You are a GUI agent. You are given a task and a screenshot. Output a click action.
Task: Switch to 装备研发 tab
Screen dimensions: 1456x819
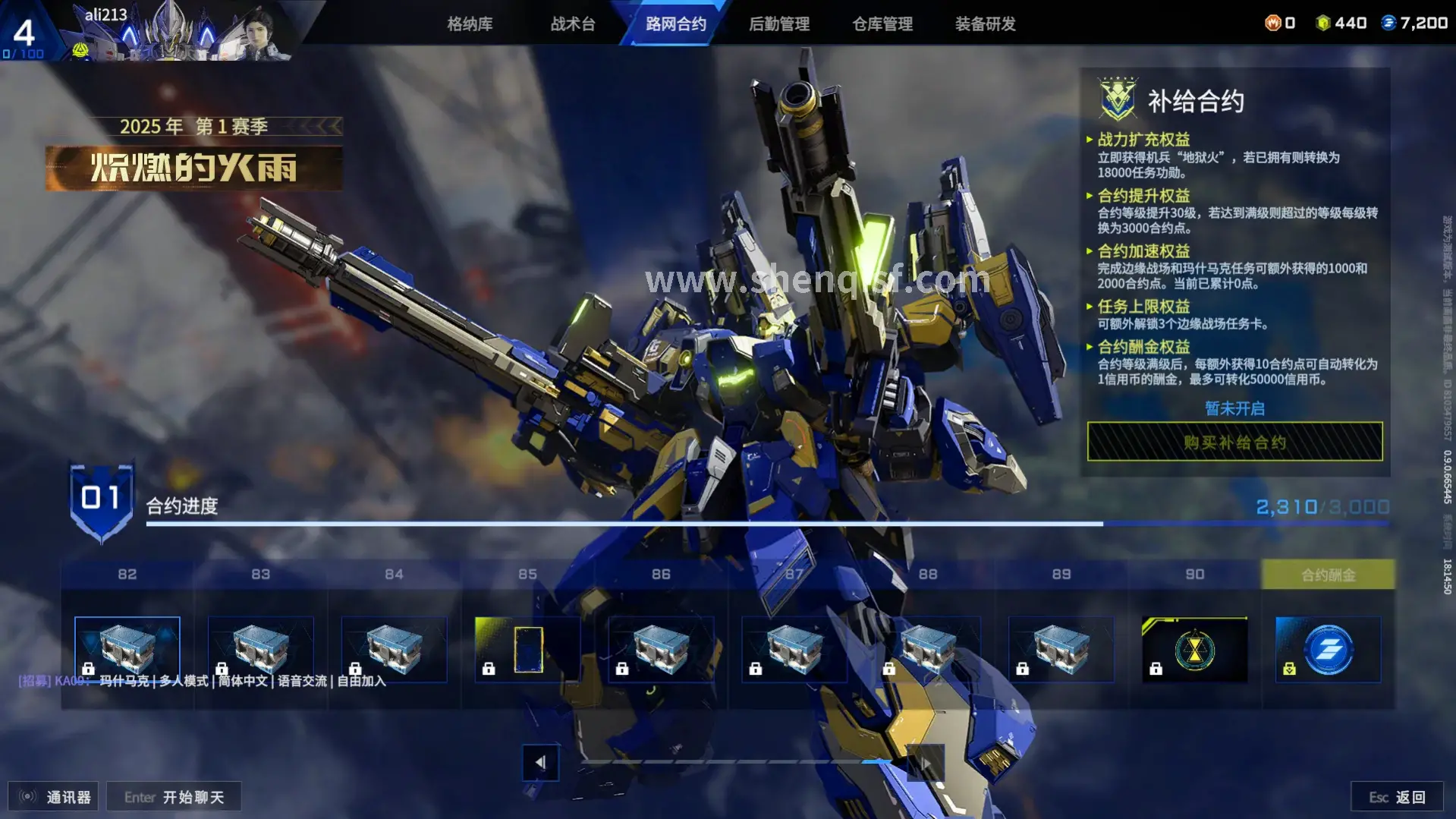tap(985, 24)
